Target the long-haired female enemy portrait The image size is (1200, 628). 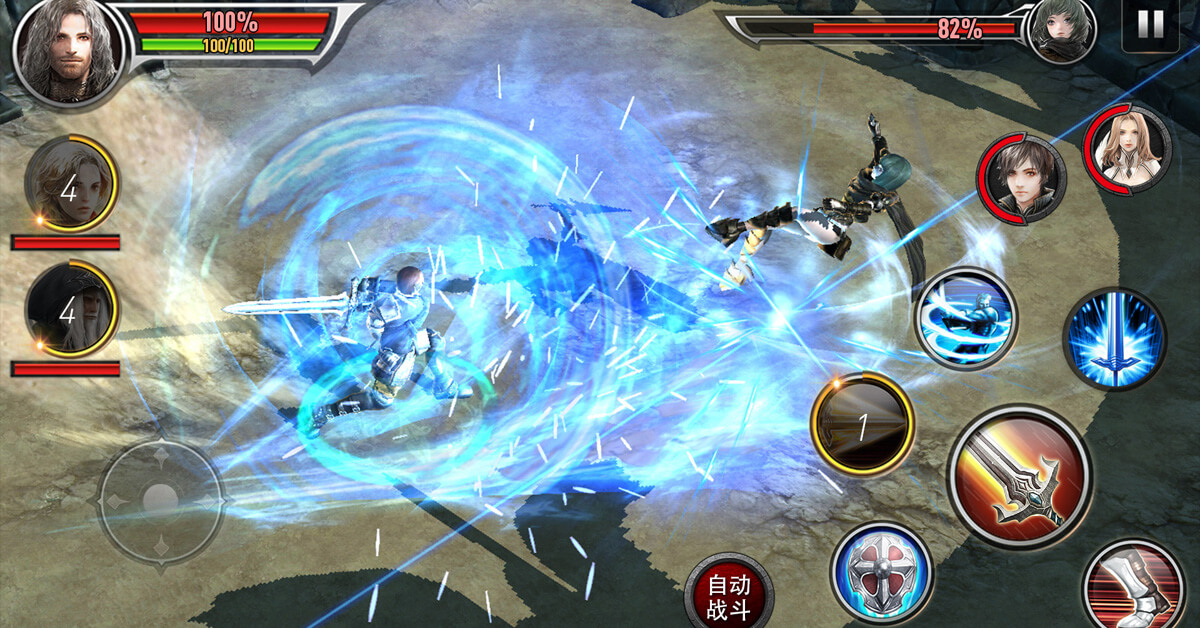click(x=1128, y=150)
